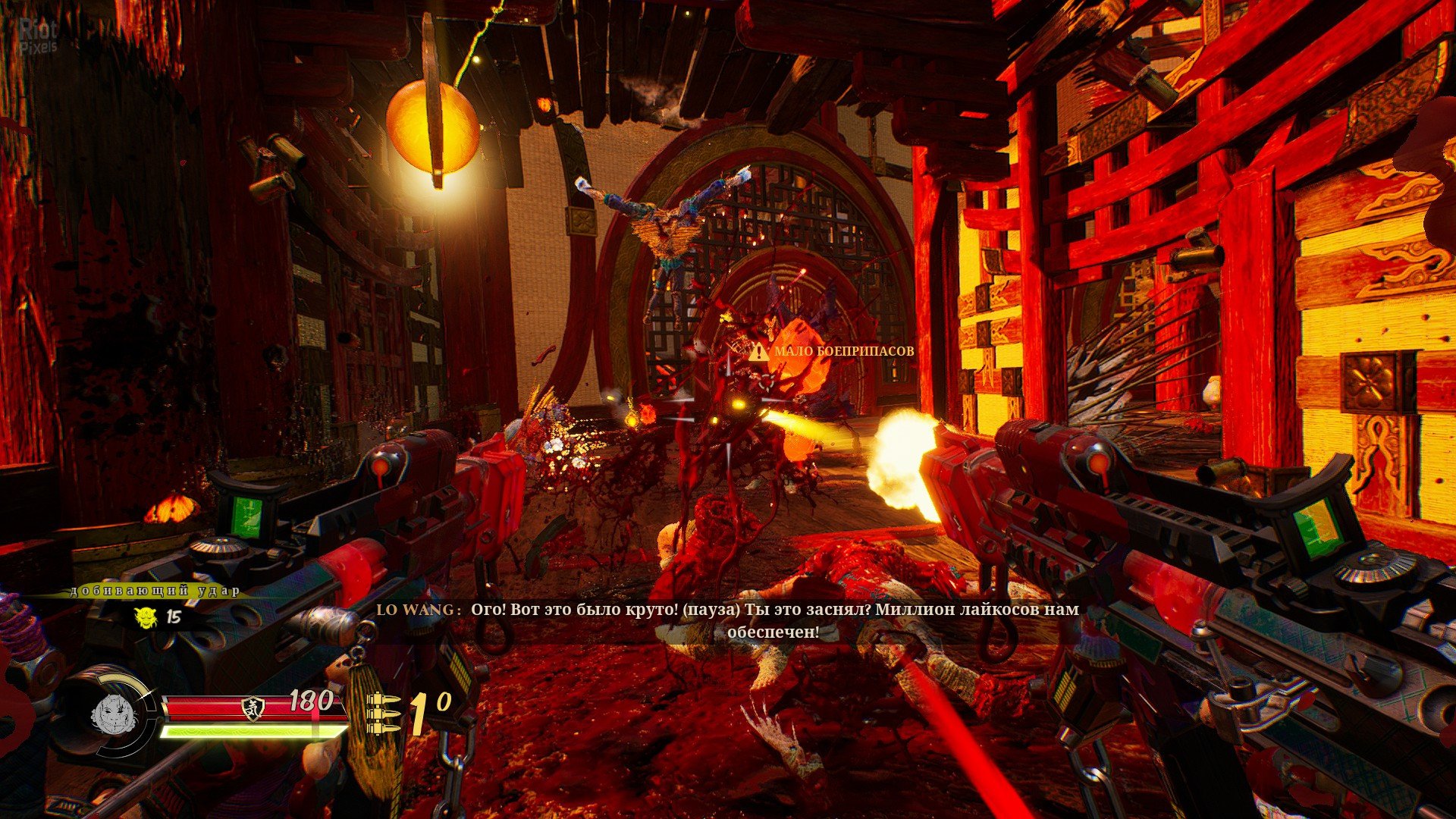Click the low ammo warning triangle

click(x=758, y=351)
